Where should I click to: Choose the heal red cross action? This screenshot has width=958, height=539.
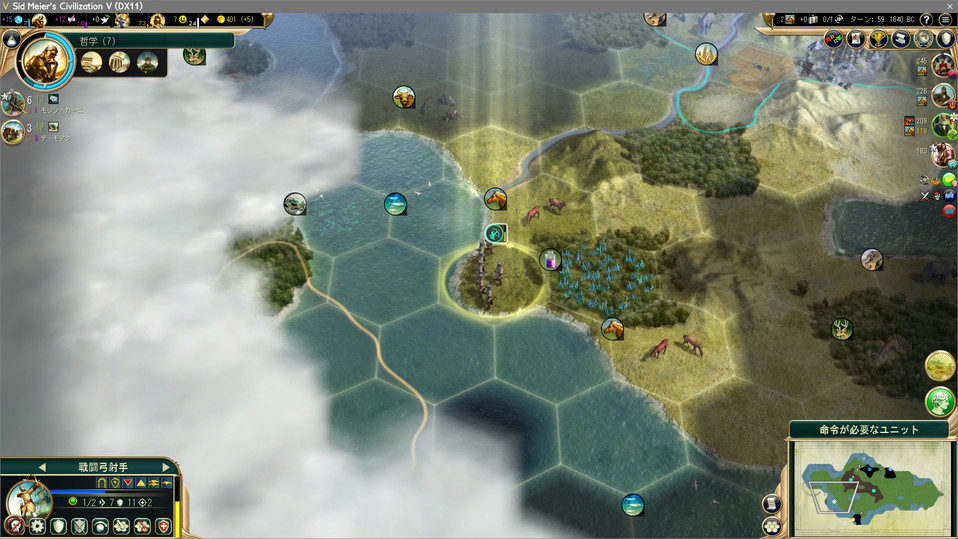click(162, 525)
